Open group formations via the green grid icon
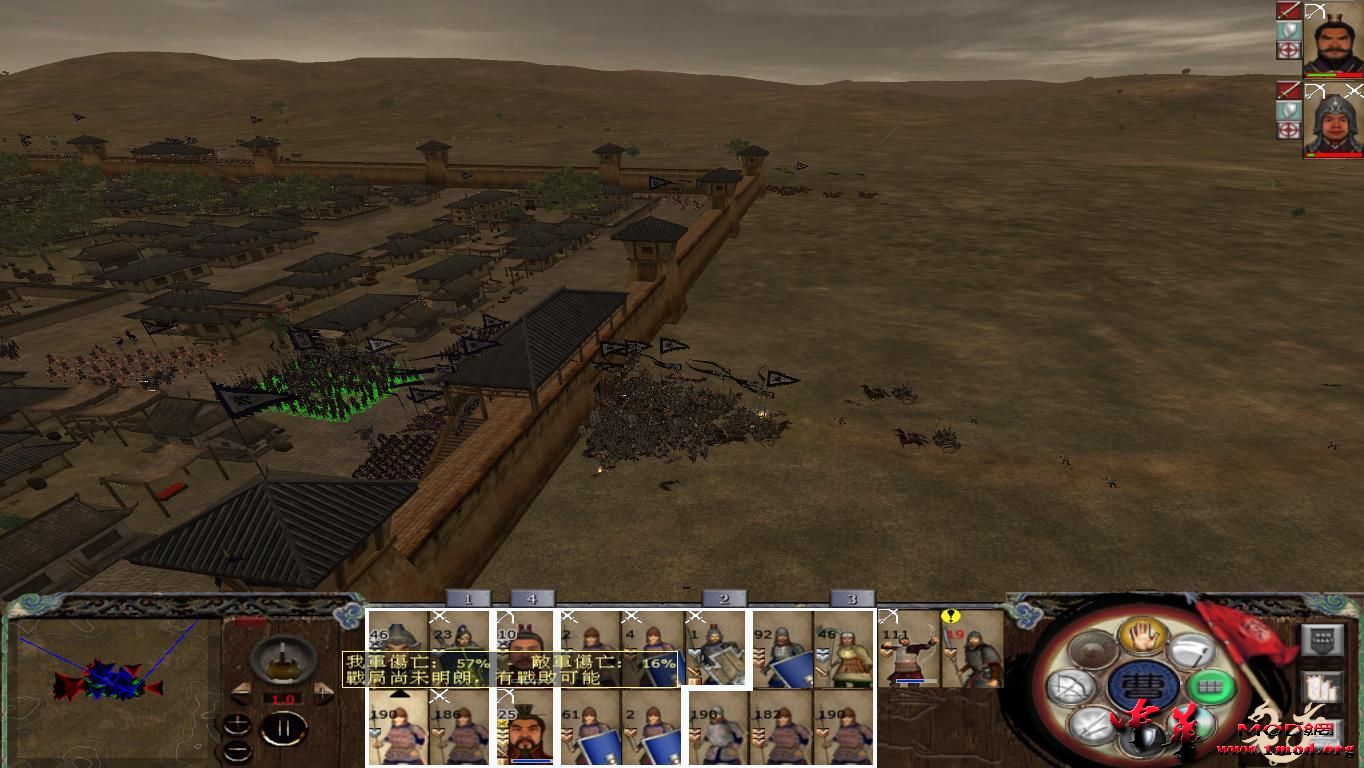1364x768 pixels. tap(1213, 687)
